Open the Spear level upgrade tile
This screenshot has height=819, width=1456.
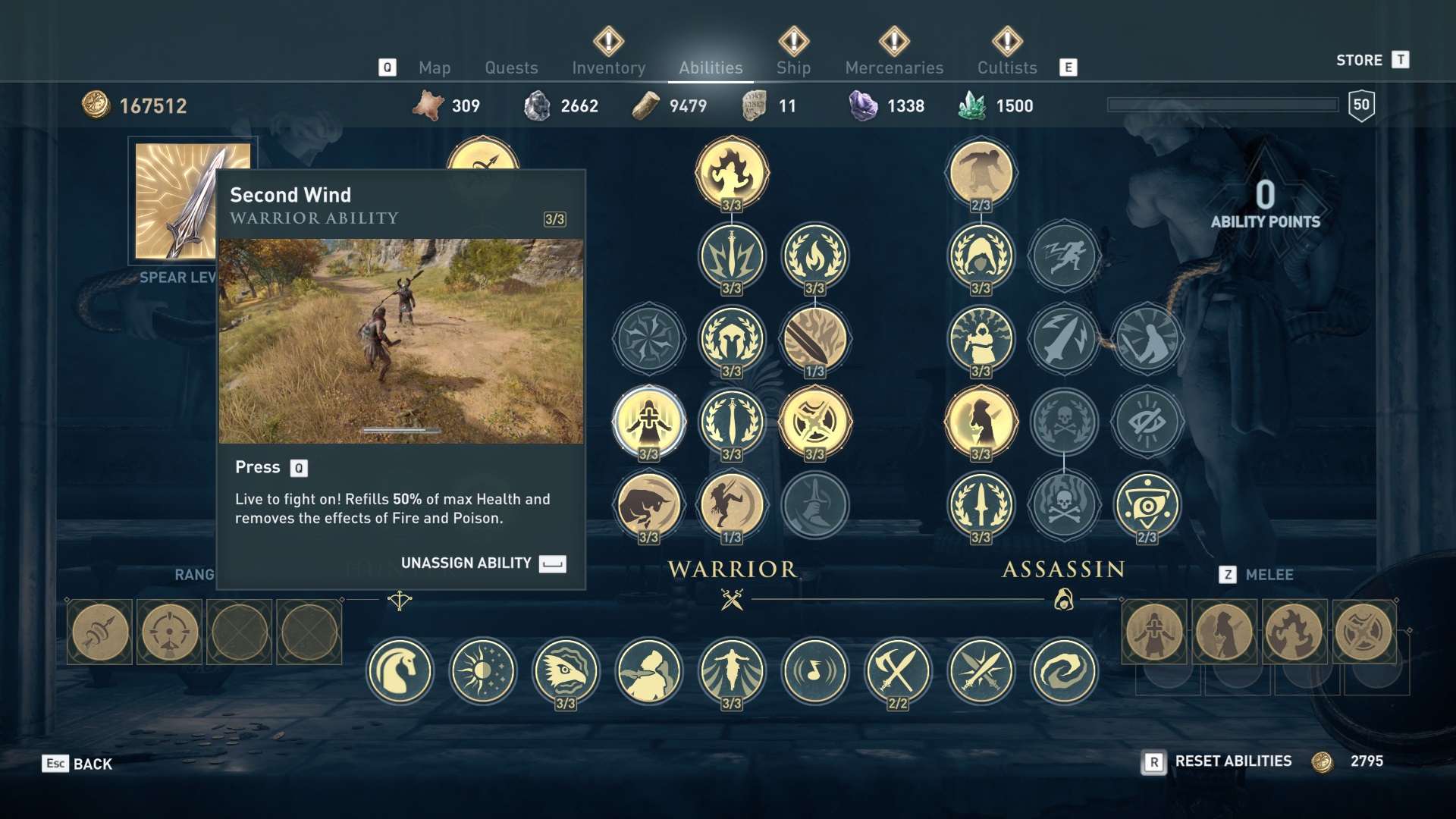coord(193,201)
